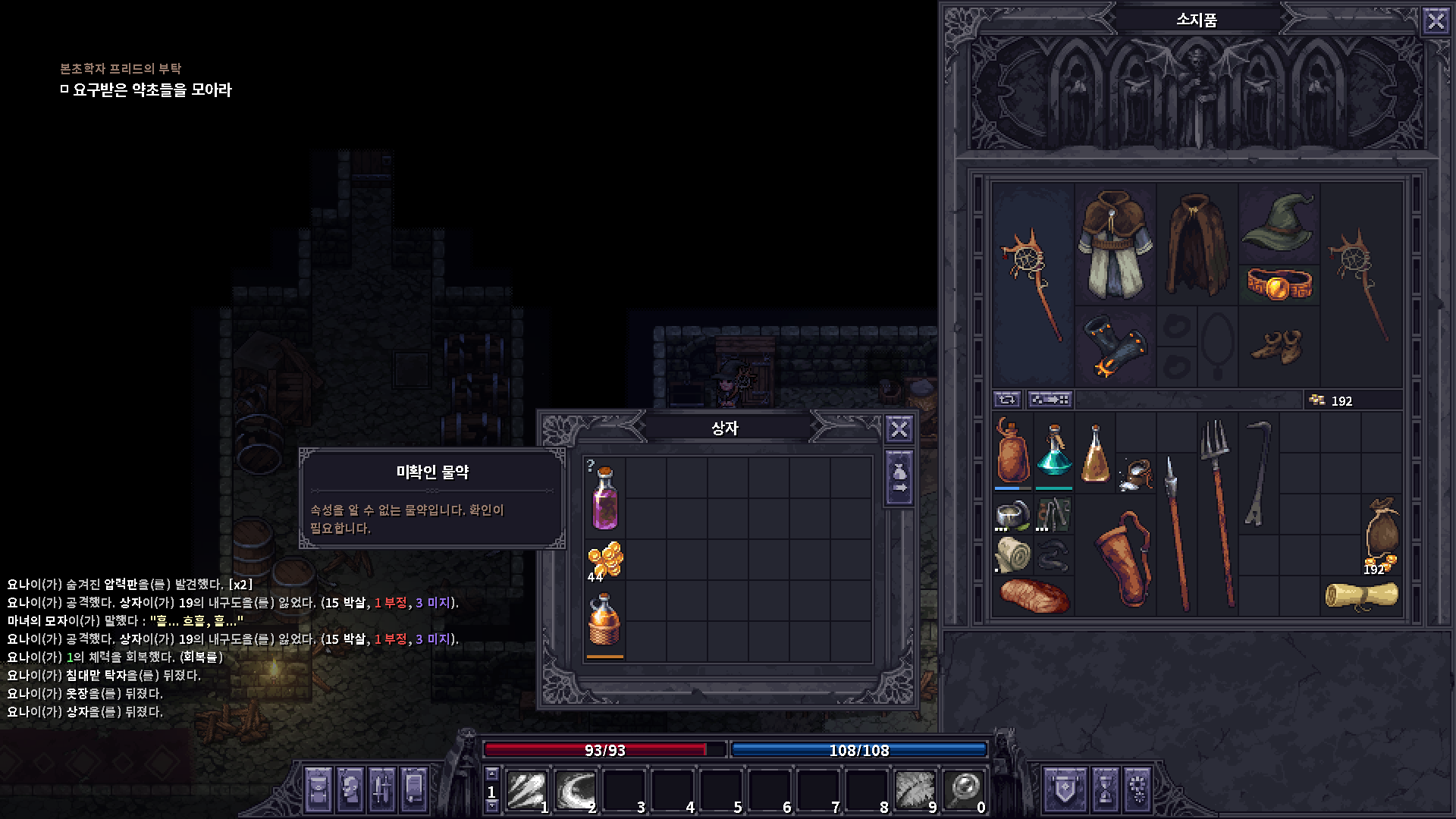The image size is (1456, 819).
Task: Select the equipped wizard hat
Action: coord(1279,221)
